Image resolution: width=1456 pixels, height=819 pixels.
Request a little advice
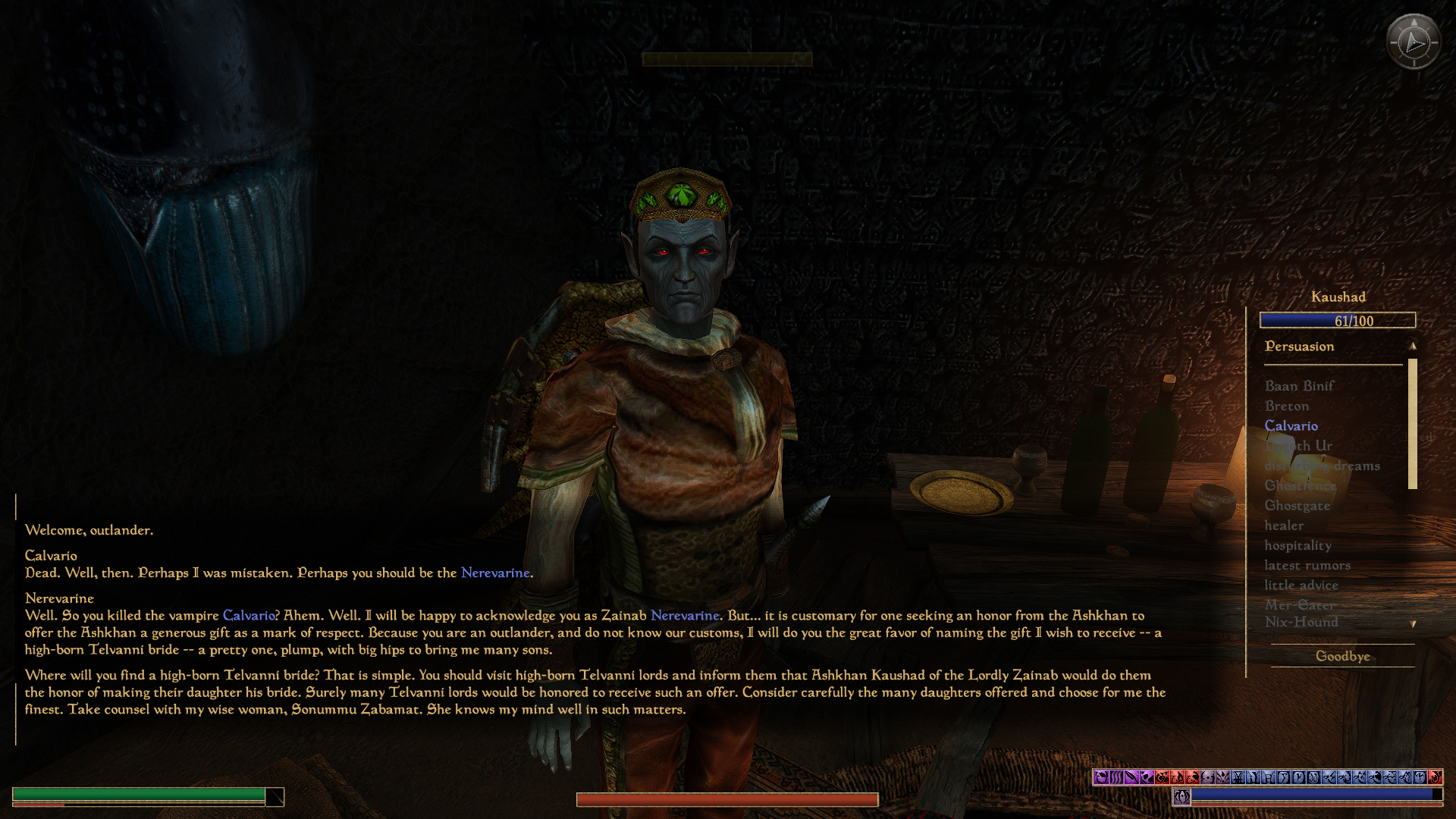click(x=1301, y=585)
